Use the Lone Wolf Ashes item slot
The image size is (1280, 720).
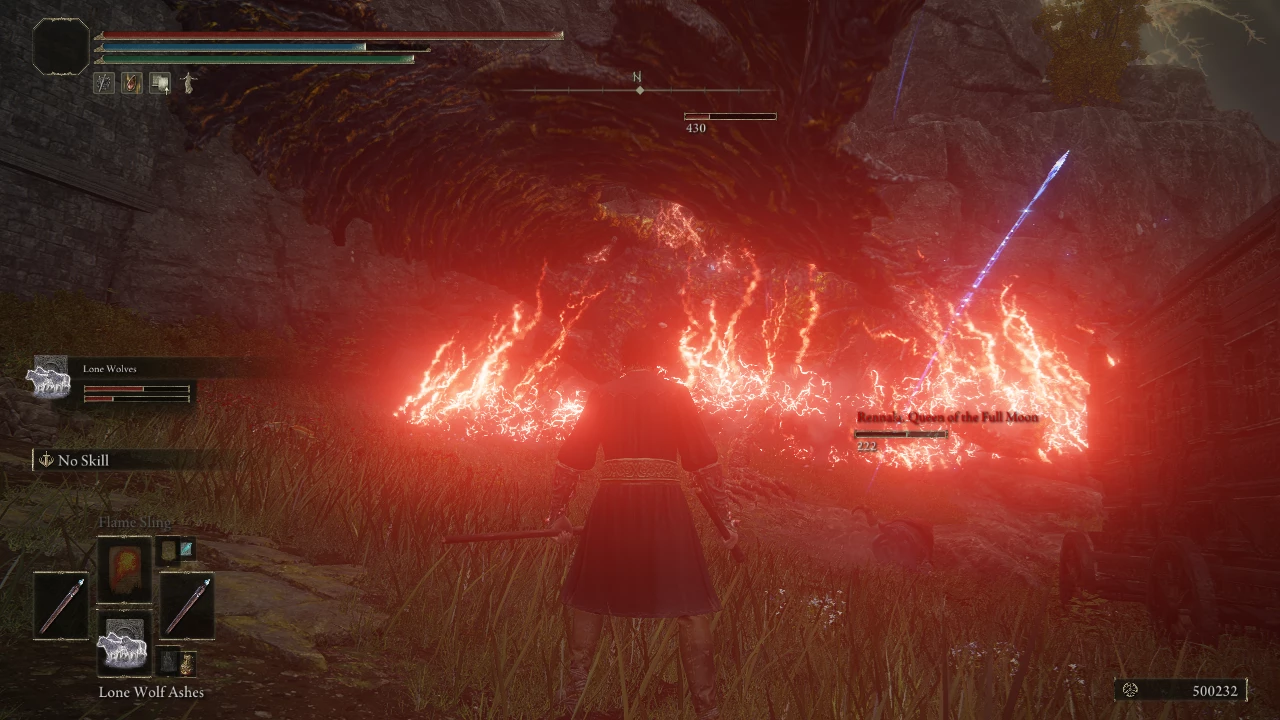pos(125,644)
